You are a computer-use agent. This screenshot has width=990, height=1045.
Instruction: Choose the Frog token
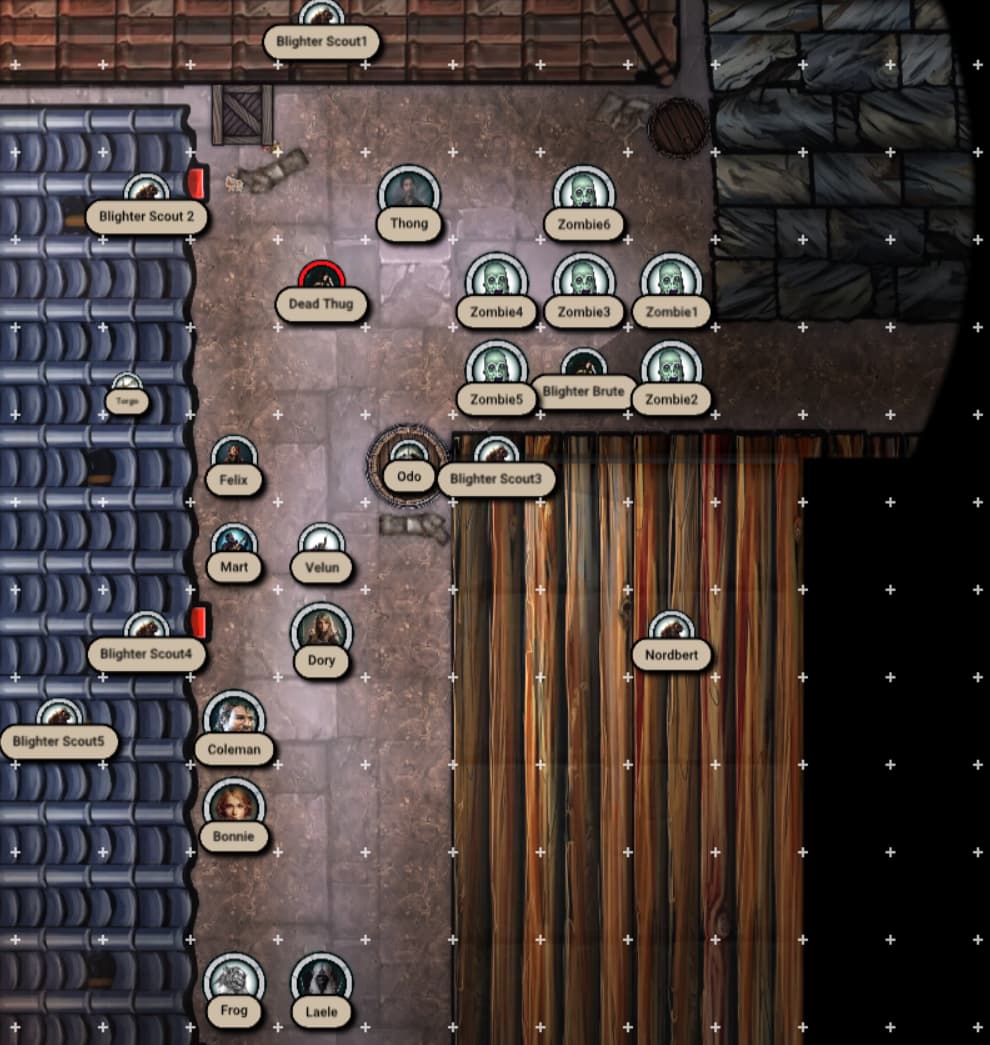coord(234,982)
